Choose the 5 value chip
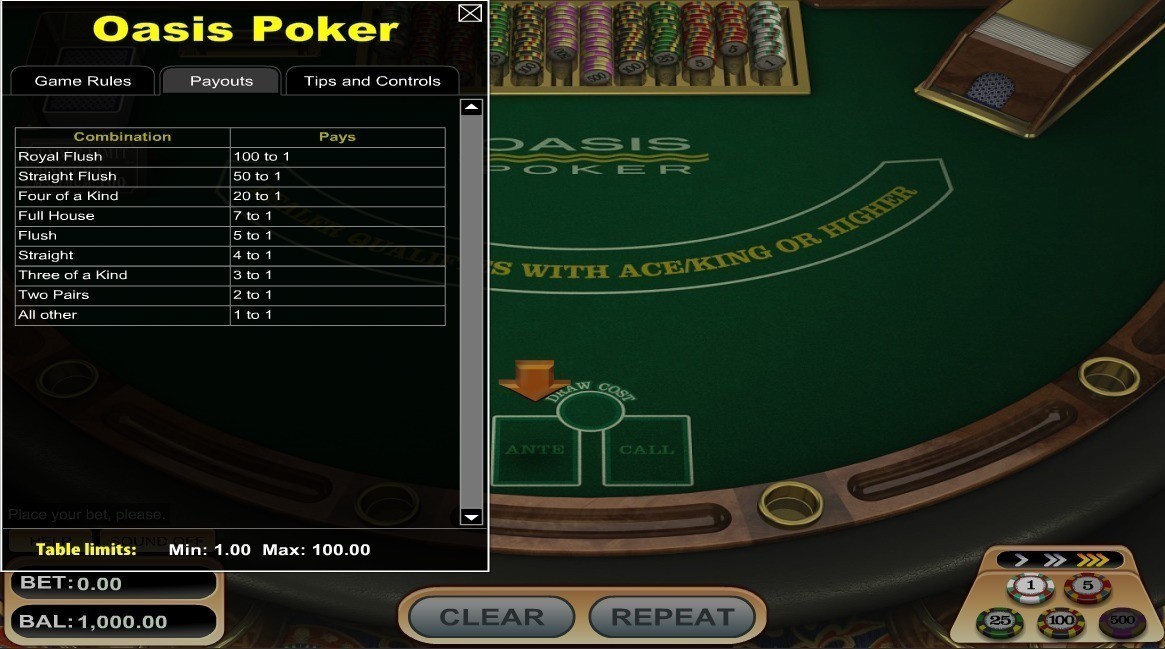The image size is (1165, 649). point(1087,587)
